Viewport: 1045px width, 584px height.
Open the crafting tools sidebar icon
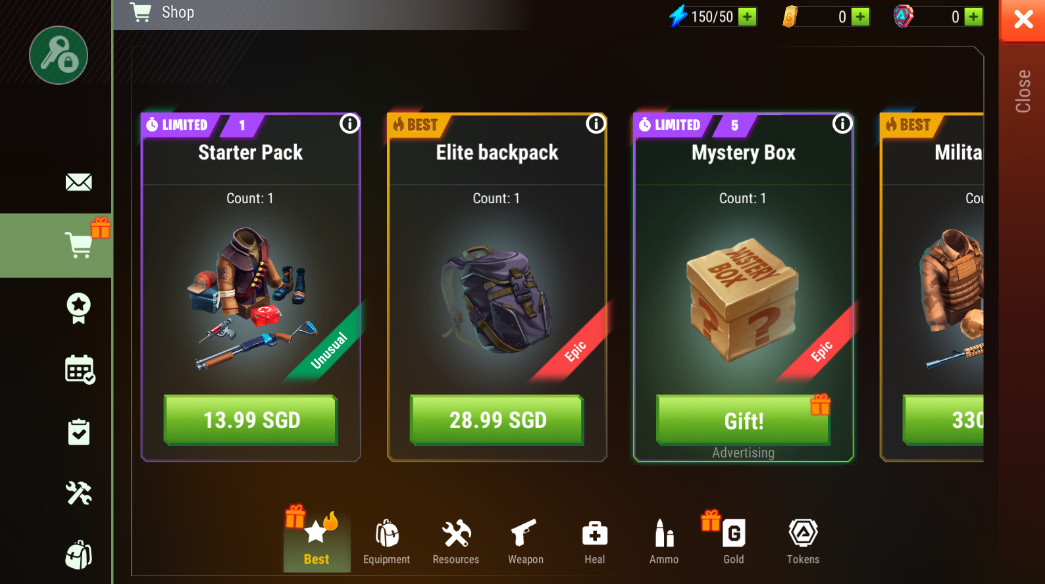coord(78,492)
